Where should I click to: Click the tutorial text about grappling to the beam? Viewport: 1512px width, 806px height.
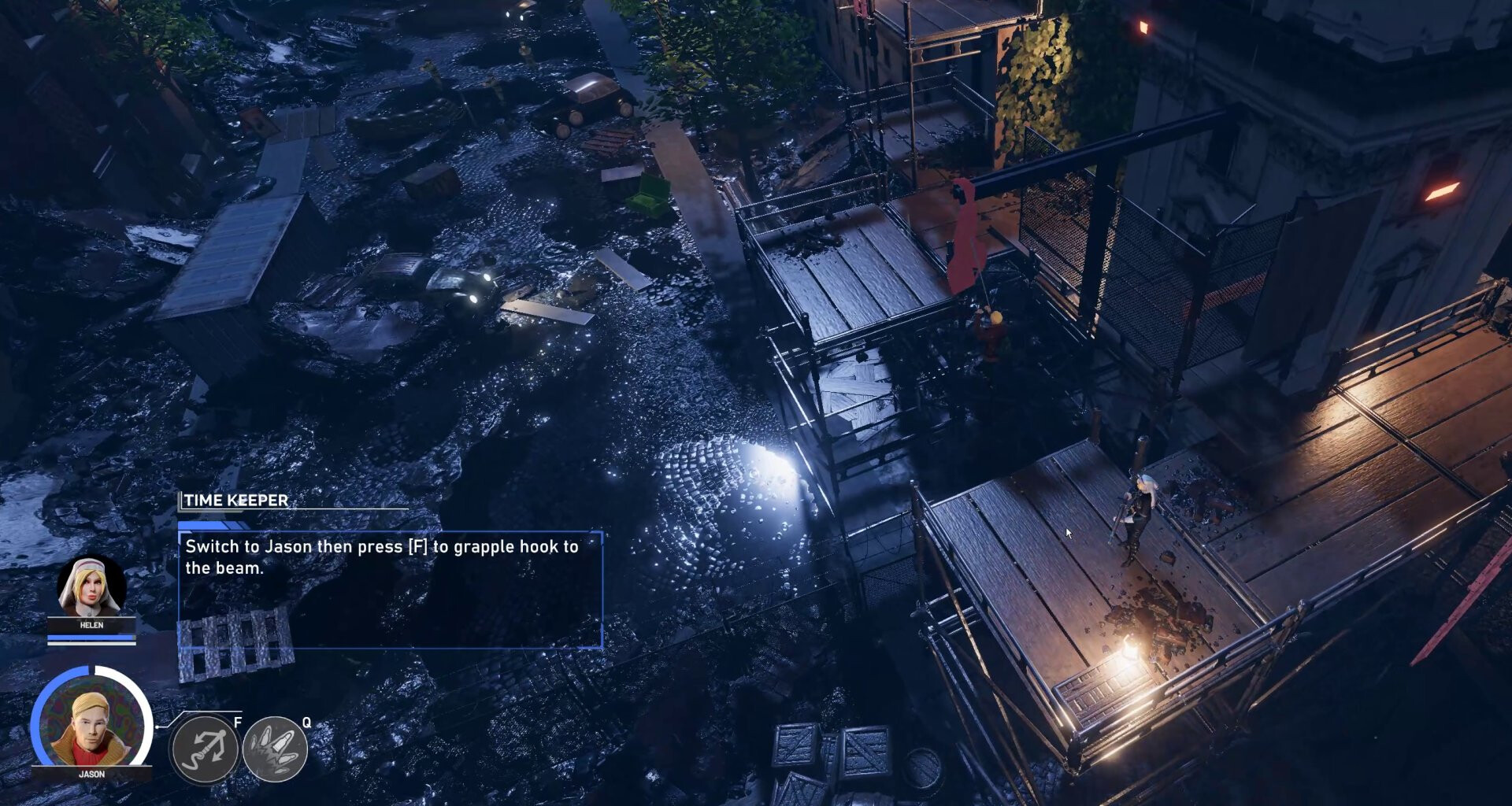coord(380,554)
